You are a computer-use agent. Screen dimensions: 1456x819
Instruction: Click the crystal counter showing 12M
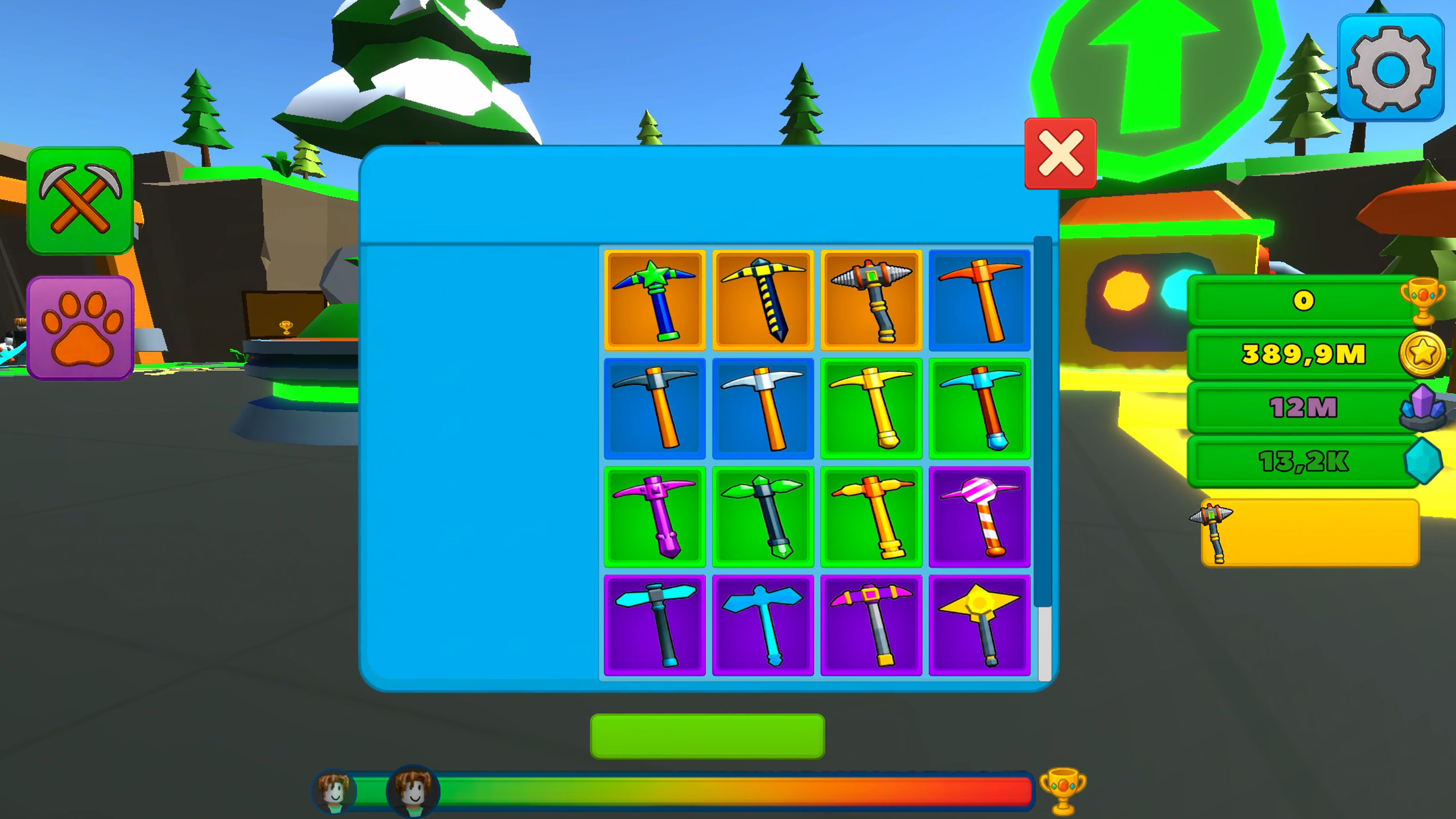point(1302,407)
